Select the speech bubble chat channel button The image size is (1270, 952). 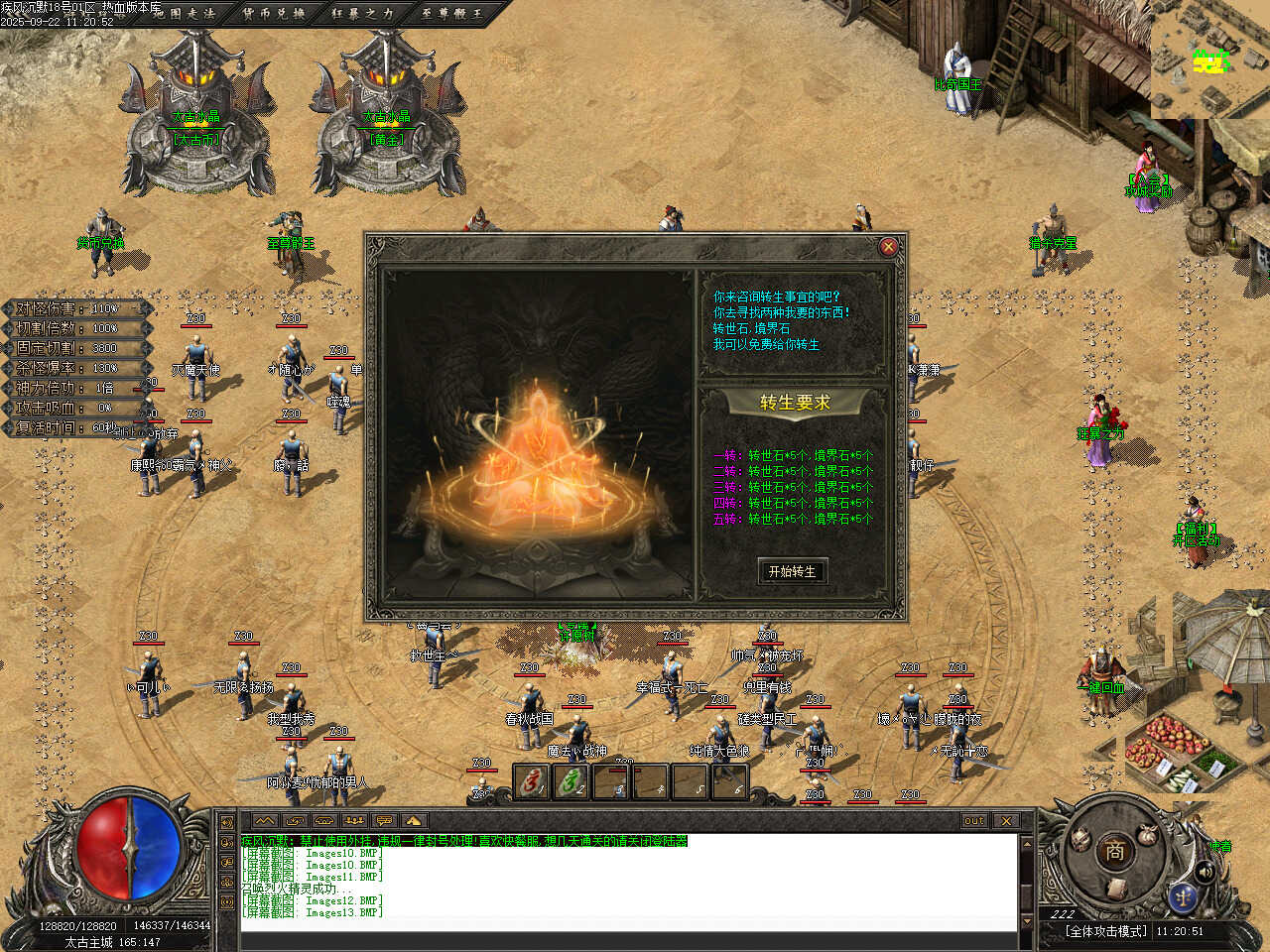[384, 820]
